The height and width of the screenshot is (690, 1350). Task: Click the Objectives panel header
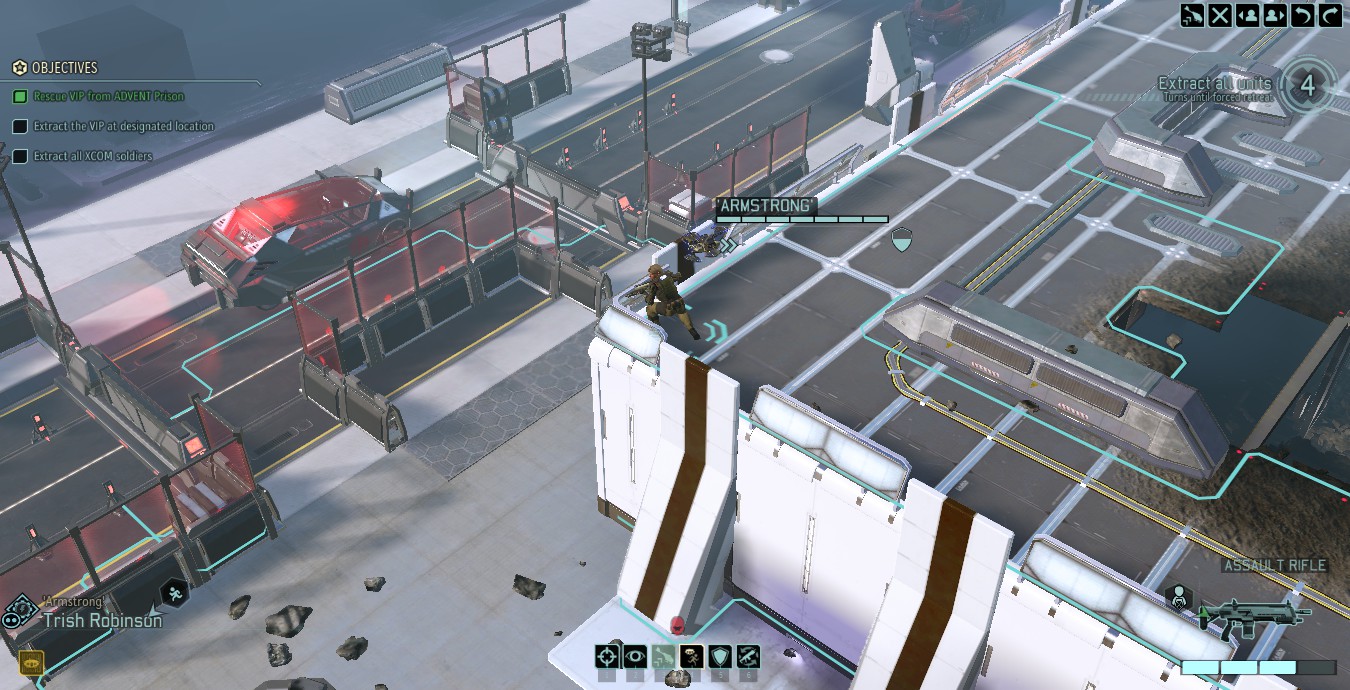point(64,68)
